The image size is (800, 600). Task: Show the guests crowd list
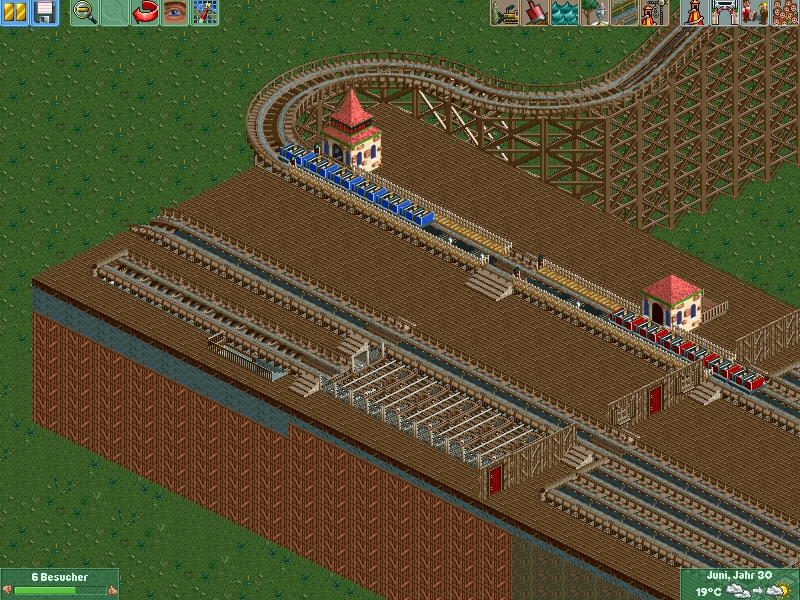click(x=784, y=13)
